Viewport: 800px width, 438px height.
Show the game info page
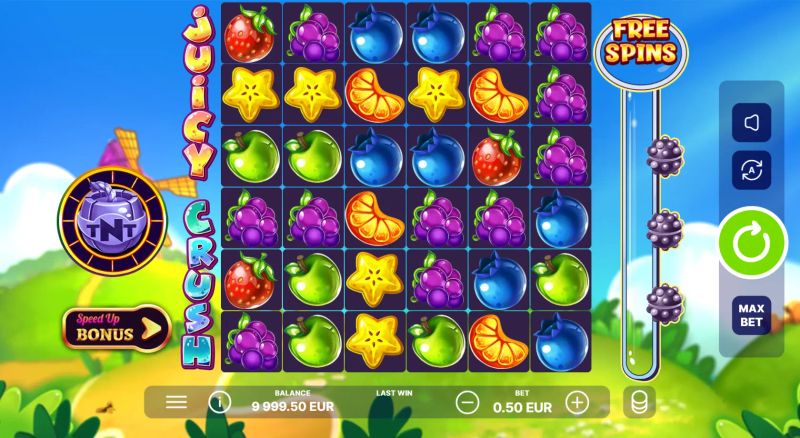[220, 402]
